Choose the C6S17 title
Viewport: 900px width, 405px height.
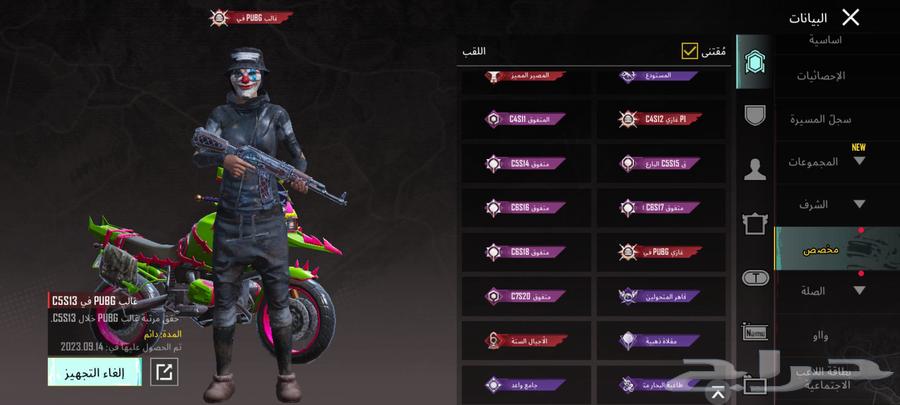click(x=660, y=207)
